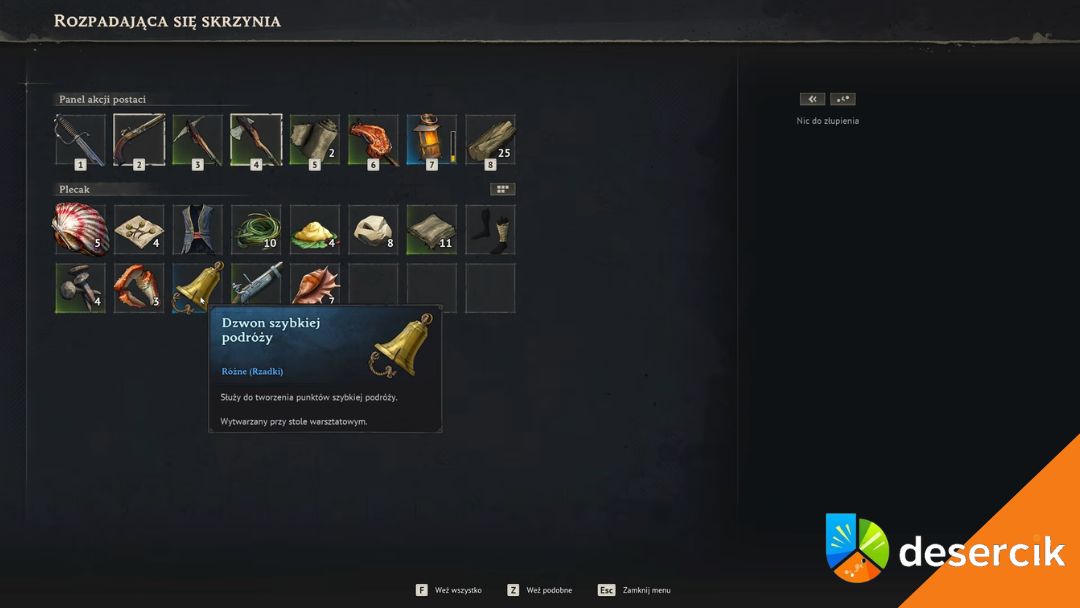Click the red striped seashell in backpack
Image resolution: width=1080 pixels, height=608 pixels.
[80, 229]
